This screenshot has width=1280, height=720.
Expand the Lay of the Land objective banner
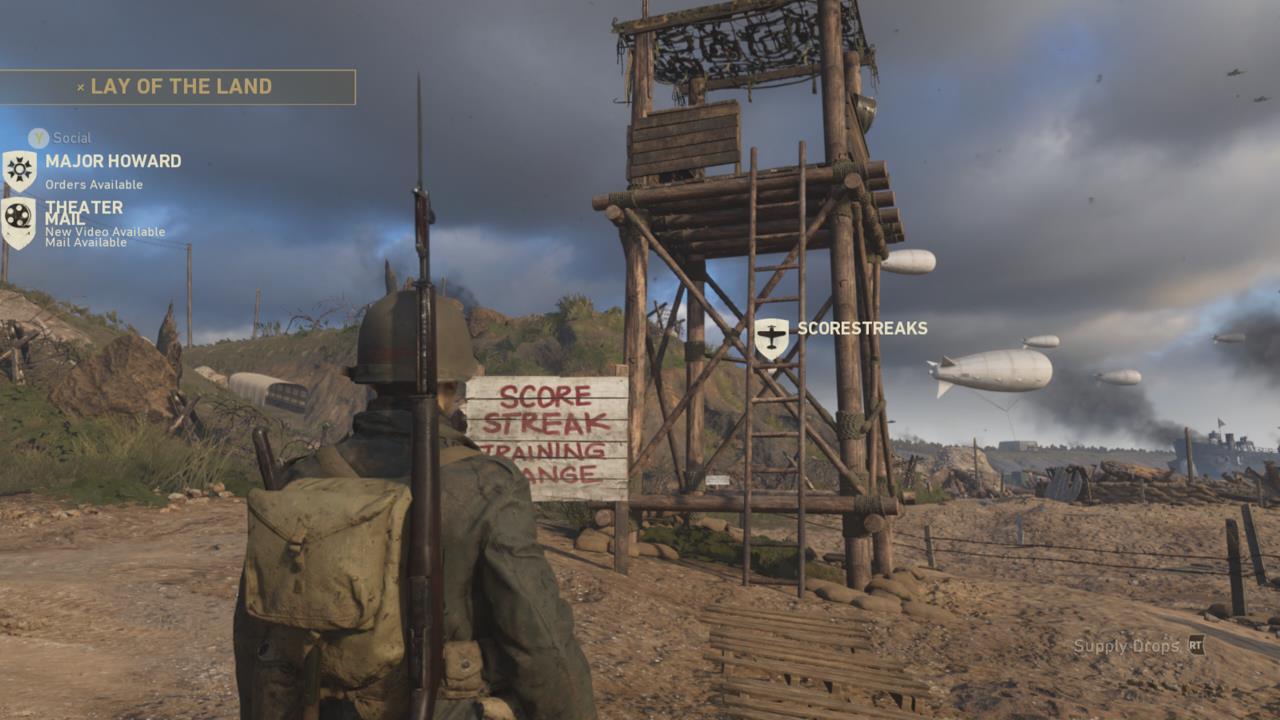pos(180,86)
